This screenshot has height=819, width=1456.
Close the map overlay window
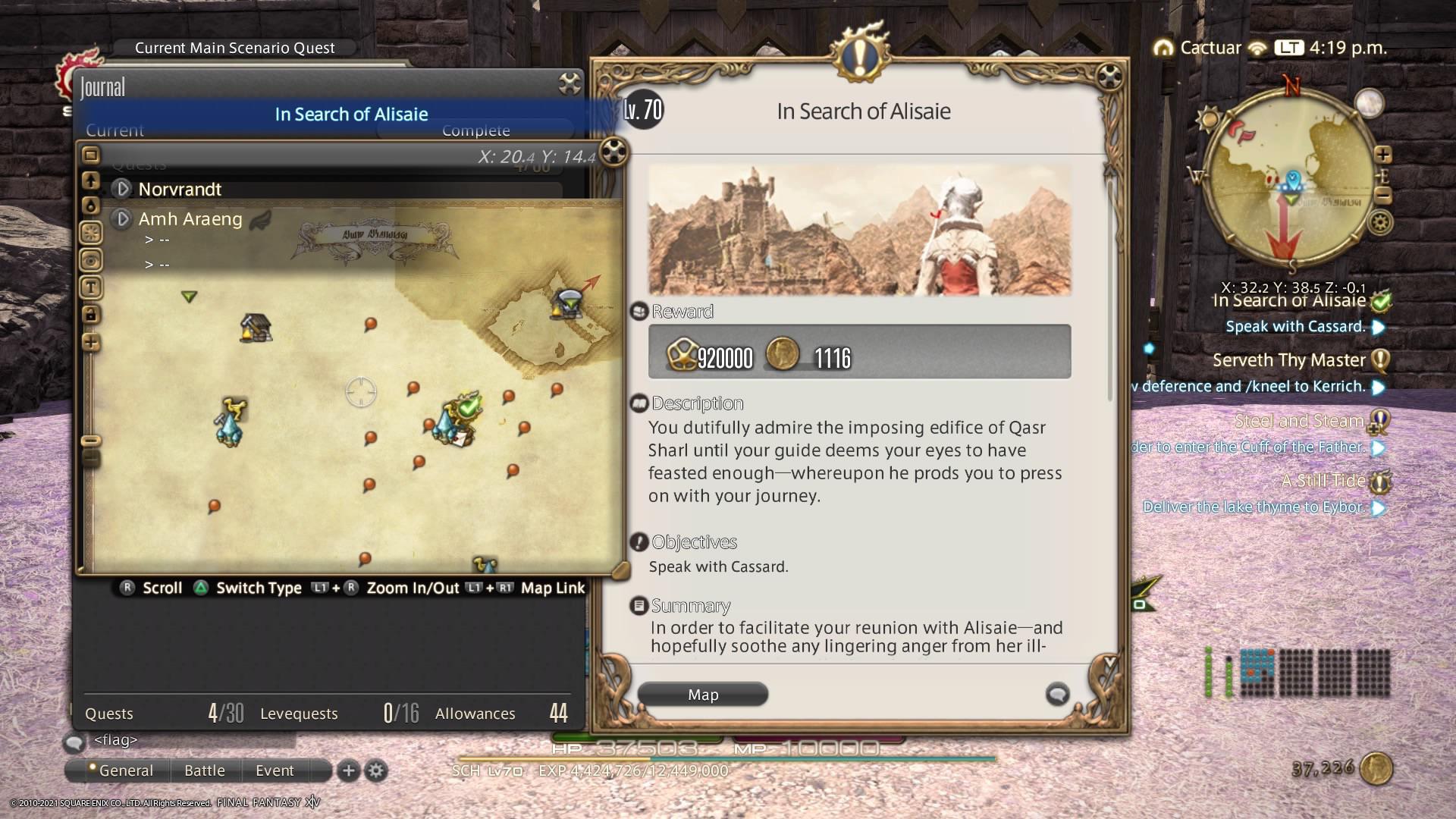point(613,152)
